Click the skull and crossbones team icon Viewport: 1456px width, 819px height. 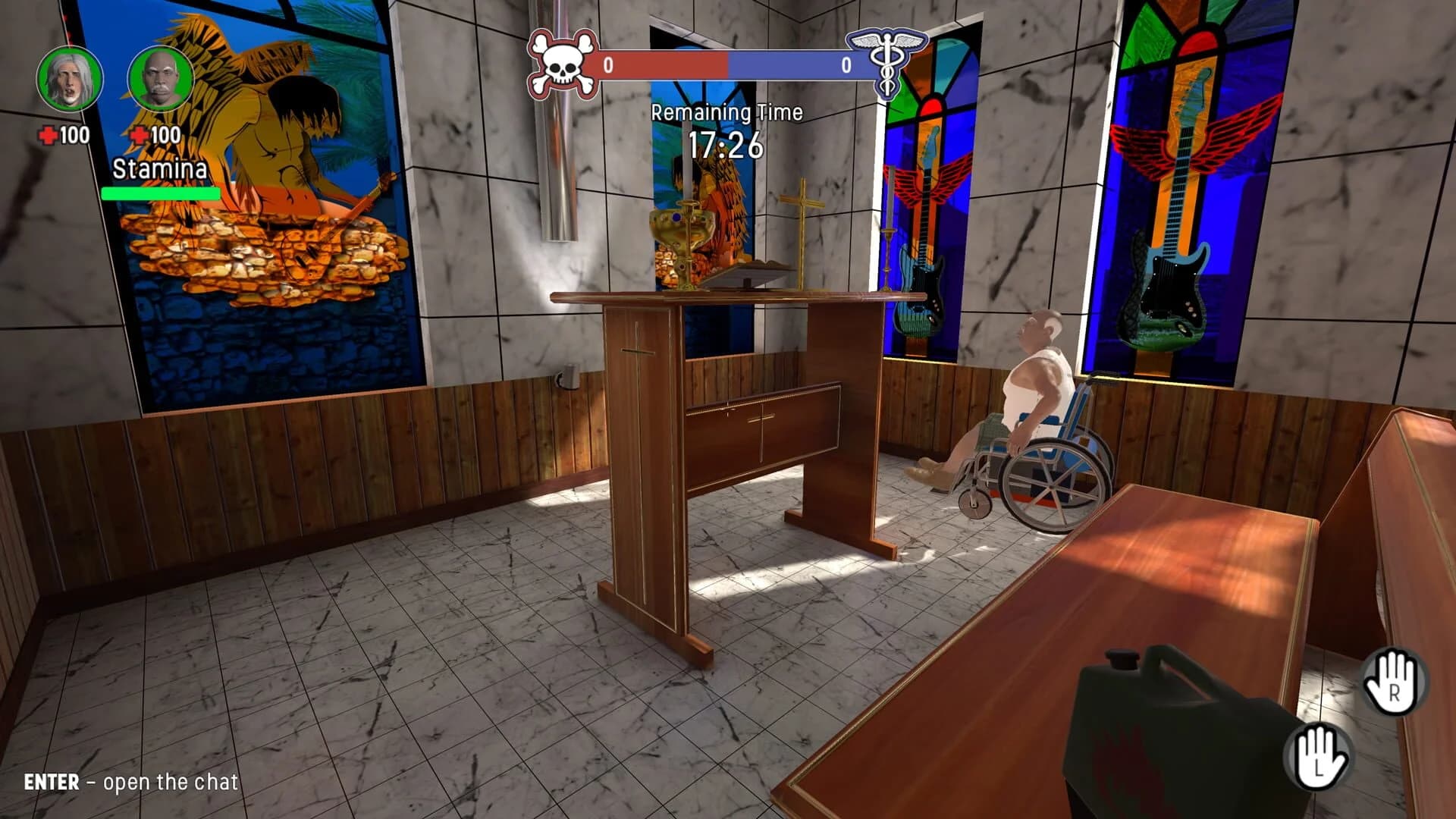[x=562, y=65]
